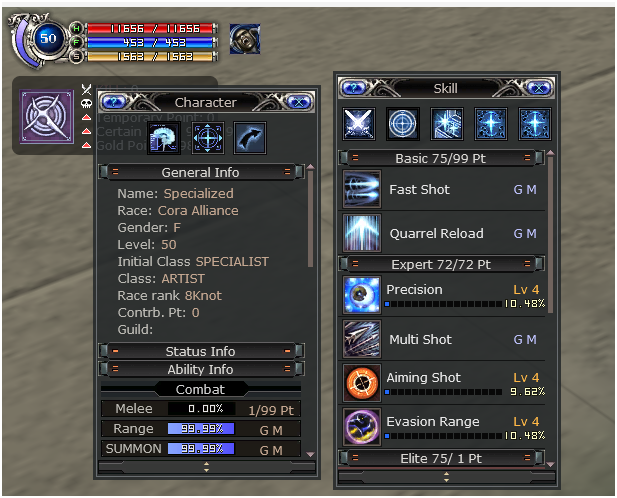Select the Quarrel Reload skill

click(x=361, y=233)
